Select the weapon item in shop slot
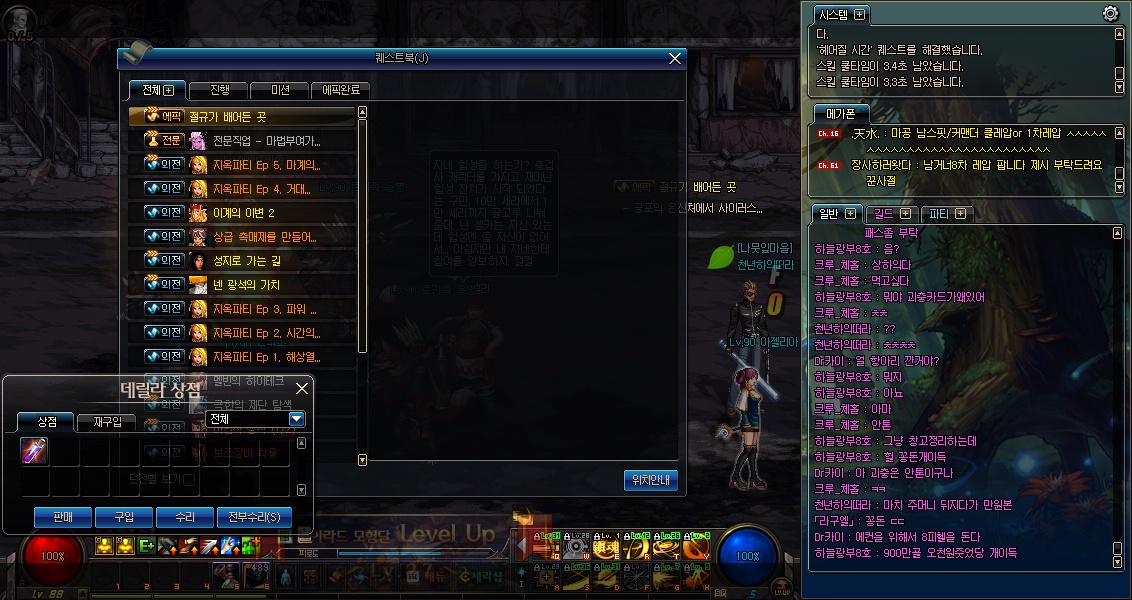This screenshot has height=600, width=1132. [35, 452]
